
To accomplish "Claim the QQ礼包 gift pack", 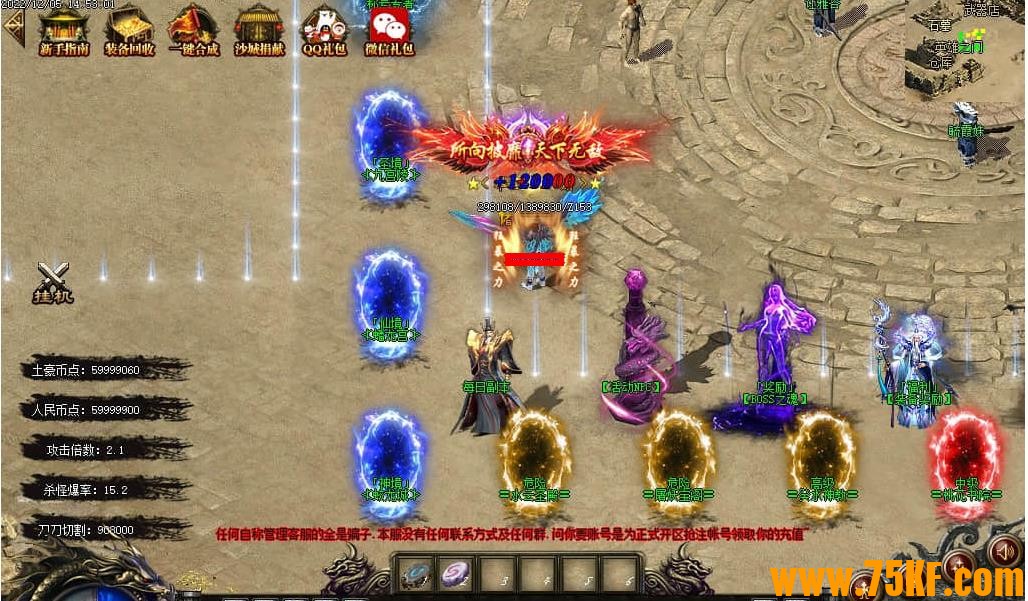I will (324, 28).
